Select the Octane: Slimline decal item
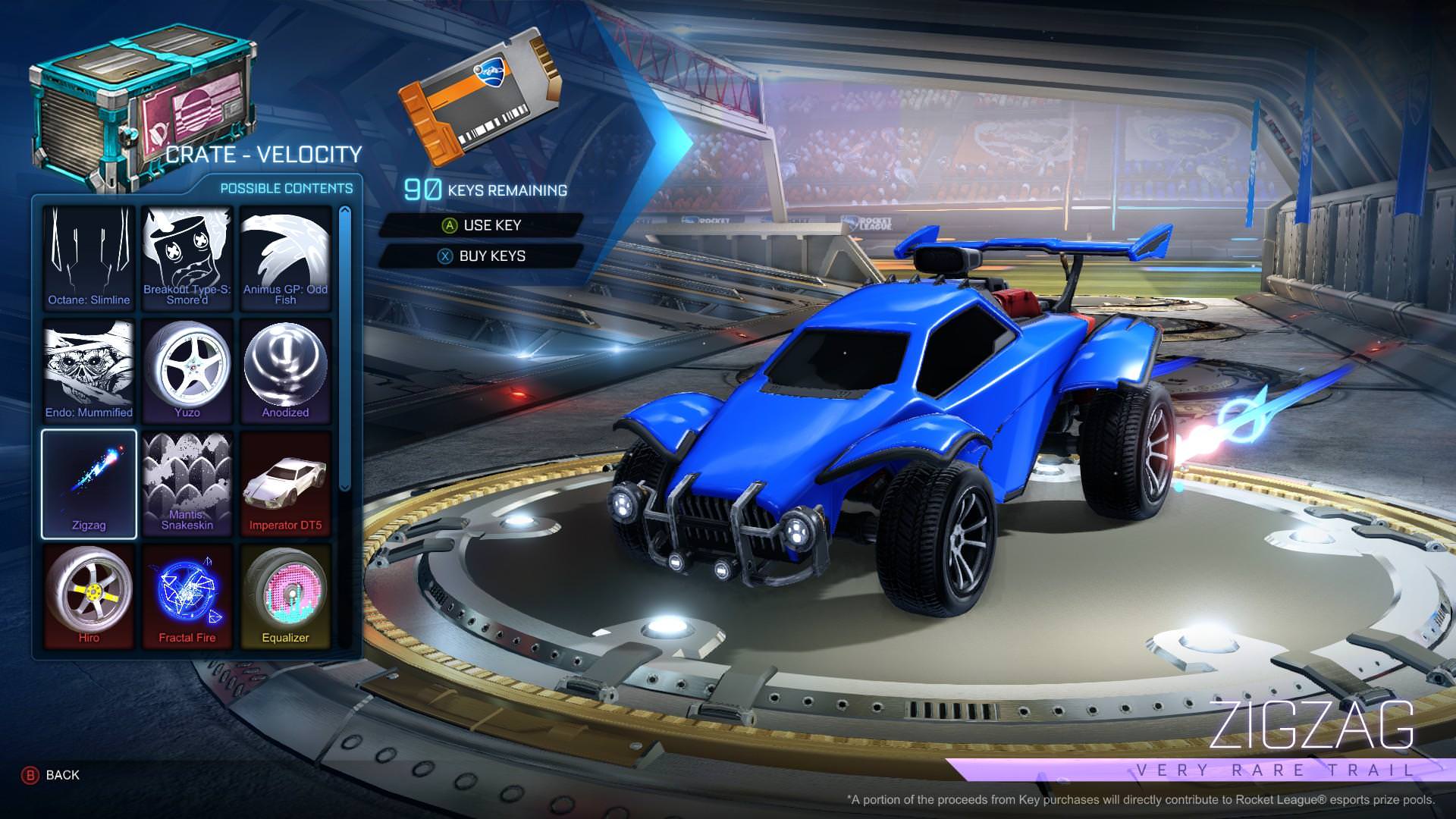 88,258
